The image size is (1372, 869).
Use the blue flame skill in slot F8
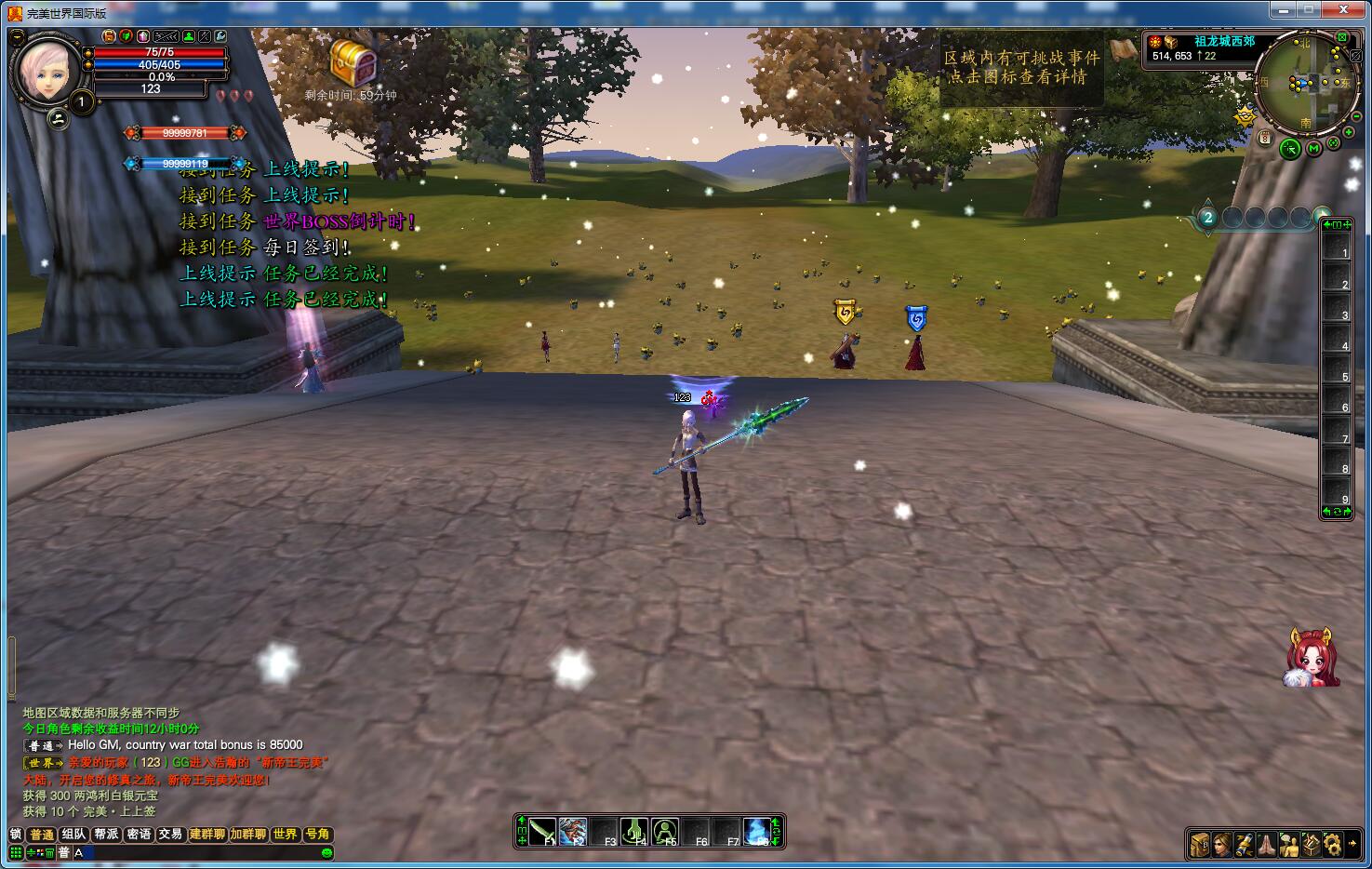click(x=758, y=831)
